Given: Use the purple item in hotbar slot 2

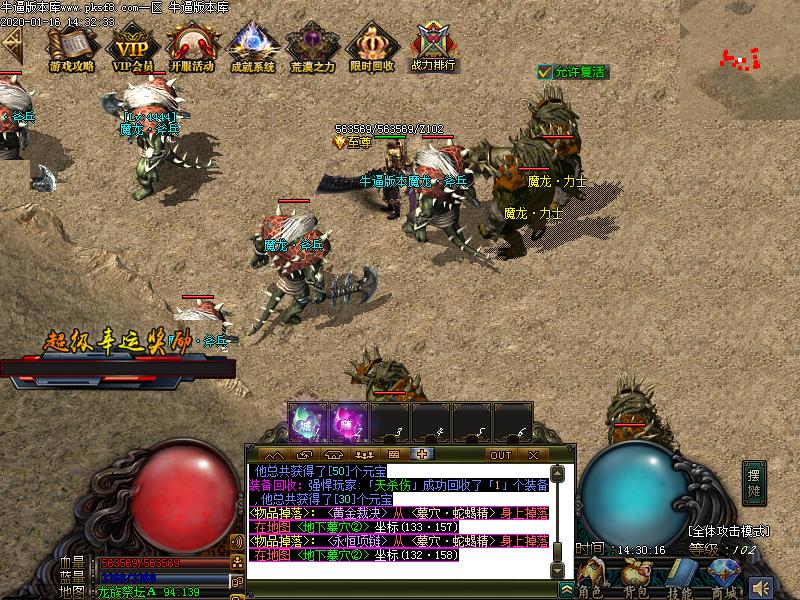Looking at the screenshot, I should (348, 422).
